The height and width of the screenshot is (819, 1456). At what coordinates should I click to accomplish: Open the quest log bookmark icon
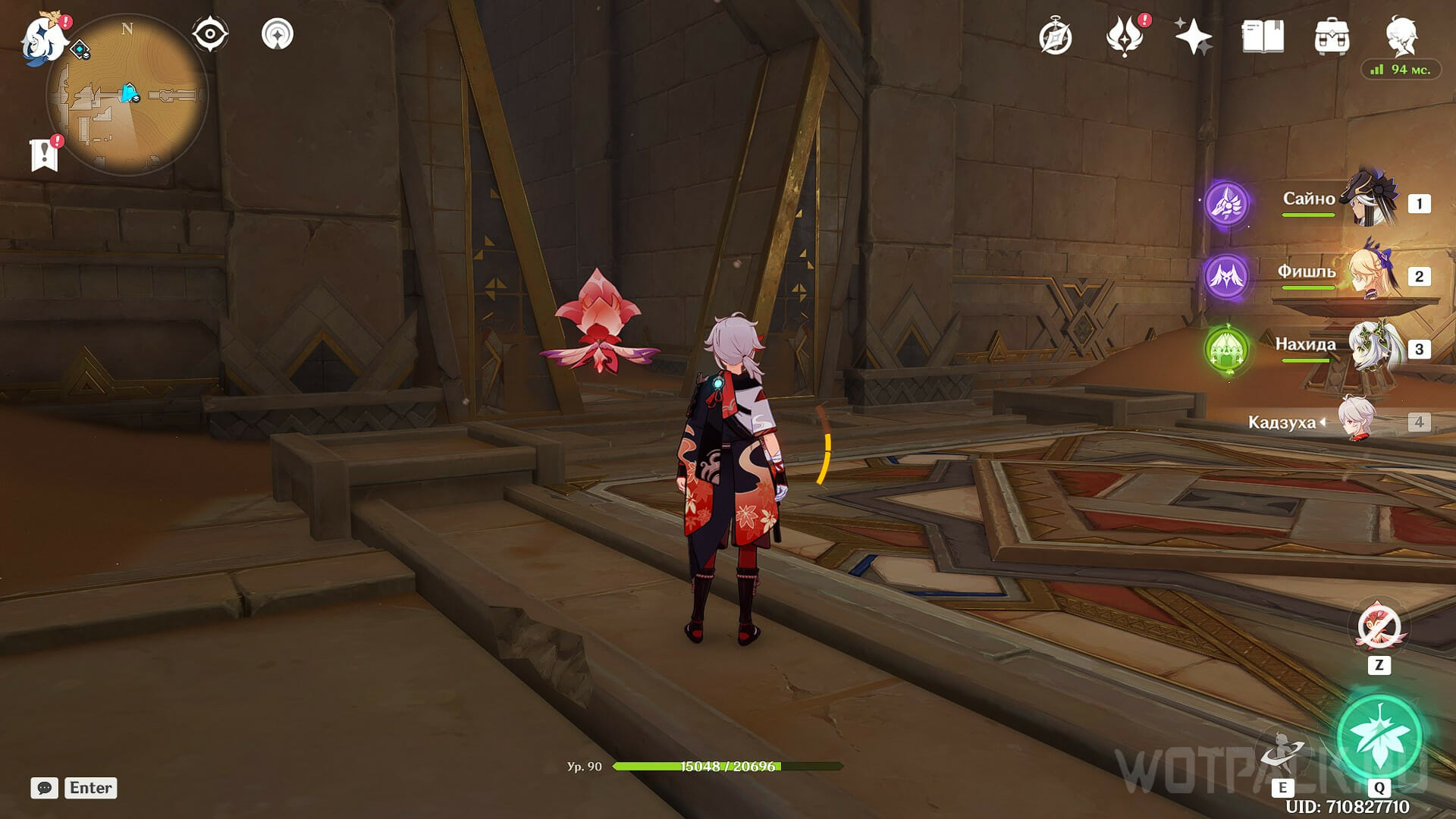[45, 154]
